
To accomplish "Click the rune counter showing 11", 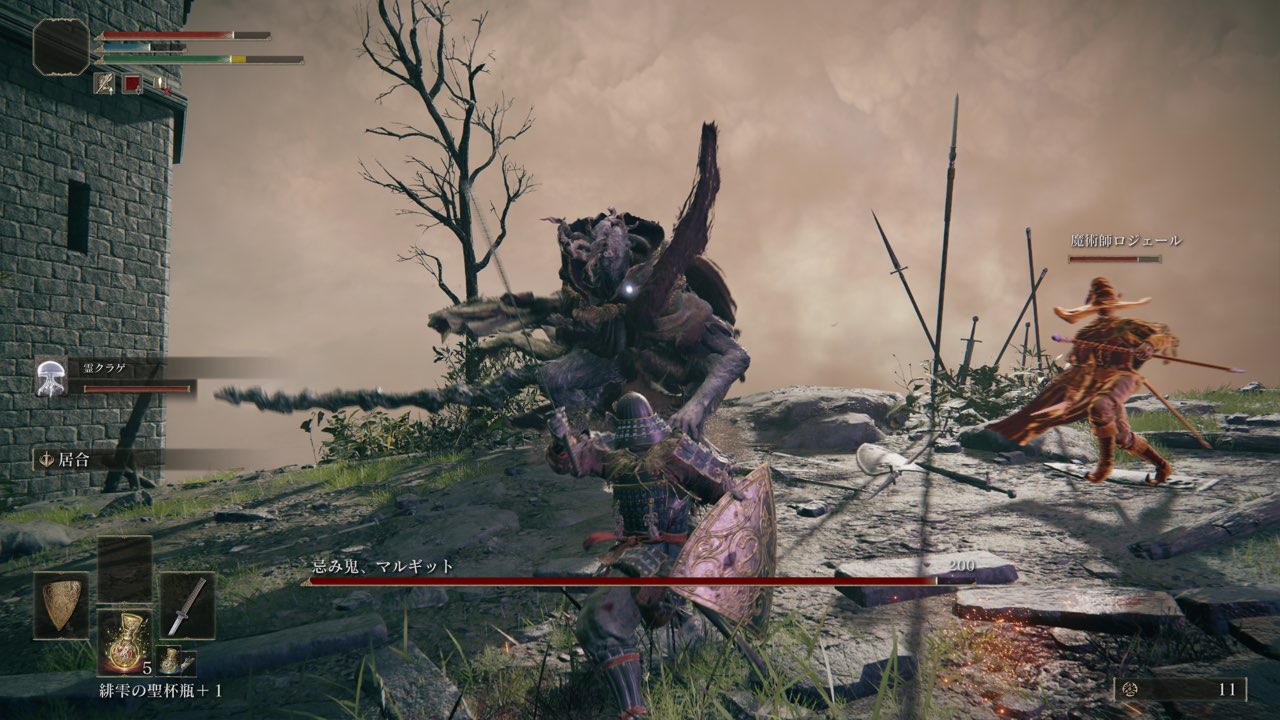I will pos(1181,689).
